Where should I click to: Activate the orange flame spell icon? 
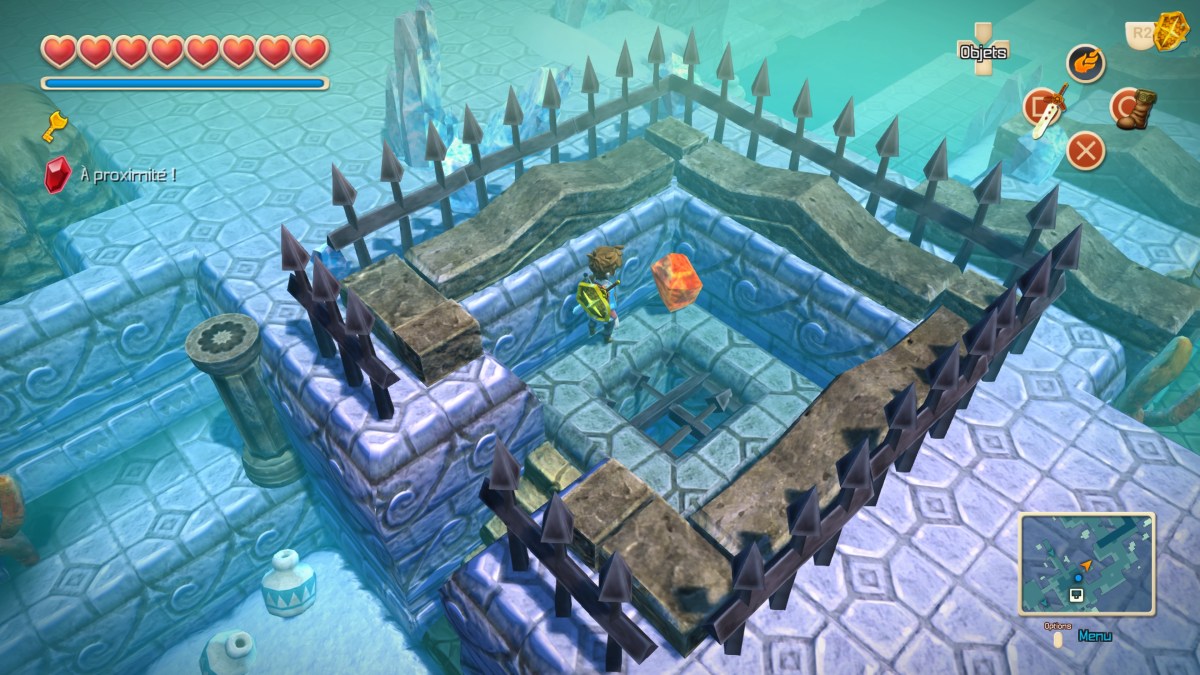pos(1085,63)
